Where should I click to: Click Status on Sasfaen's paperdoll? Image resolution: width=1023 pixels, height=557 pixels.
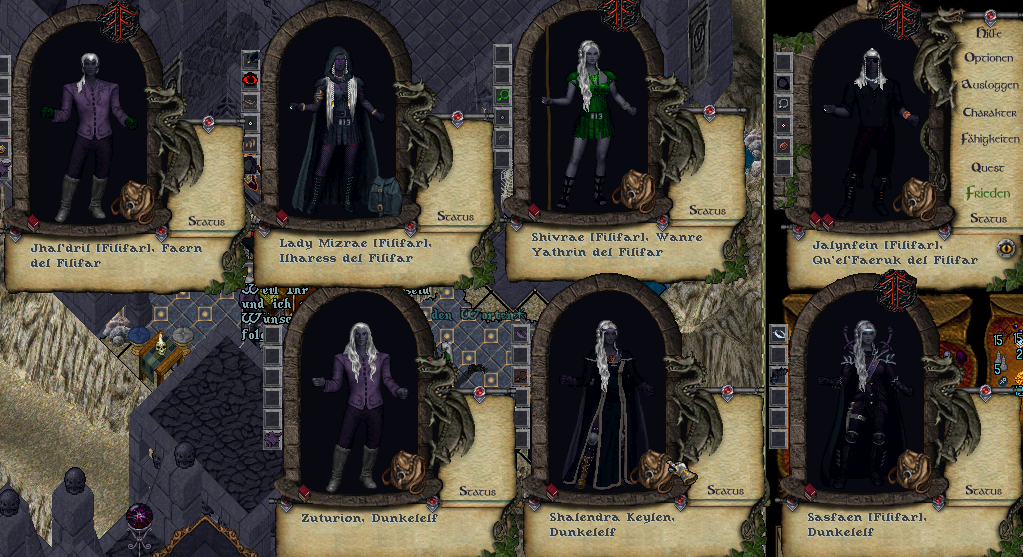pyautogui.click(x=982, y=490)
